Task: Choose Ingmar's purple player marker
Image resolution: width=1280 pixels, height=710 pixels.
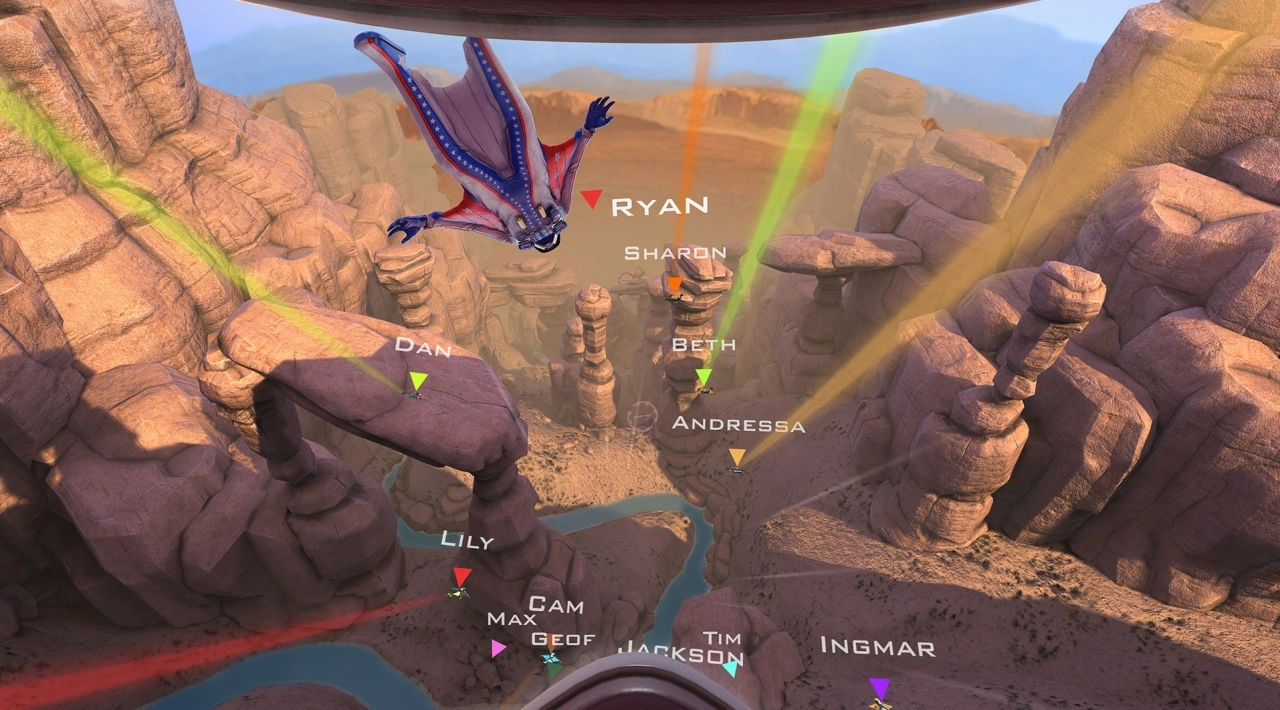Action: pyautogui.click(x=879, y=688)
